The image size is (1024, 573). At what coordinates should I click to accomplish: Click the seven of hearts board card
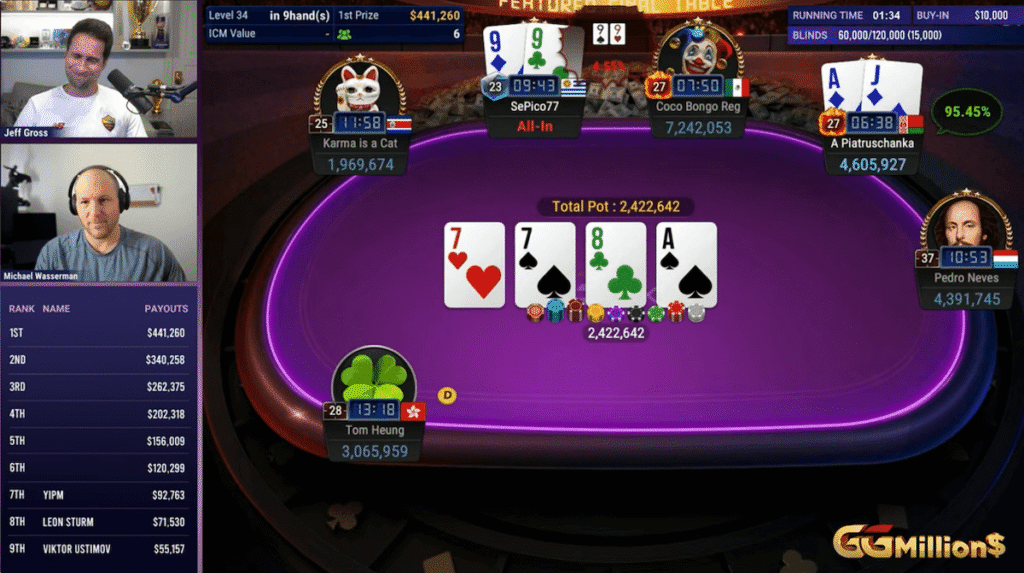[x=475, y=264]
